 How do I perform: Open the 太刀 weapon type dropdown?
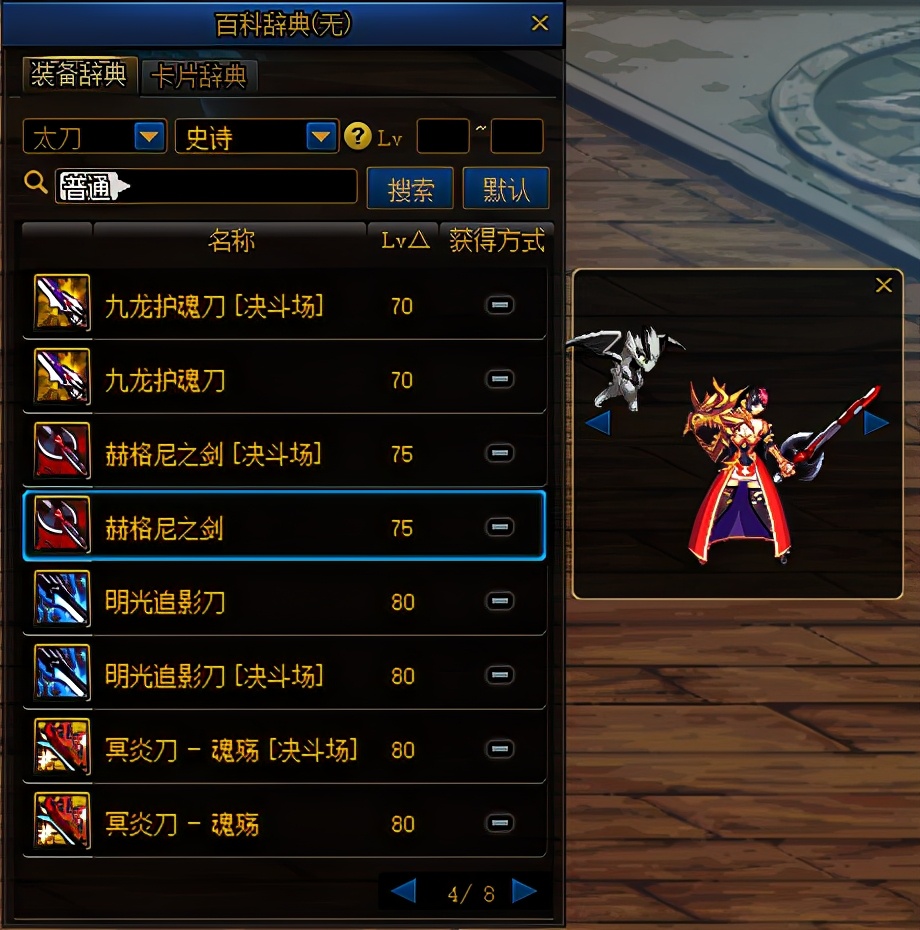pos(150,136)
